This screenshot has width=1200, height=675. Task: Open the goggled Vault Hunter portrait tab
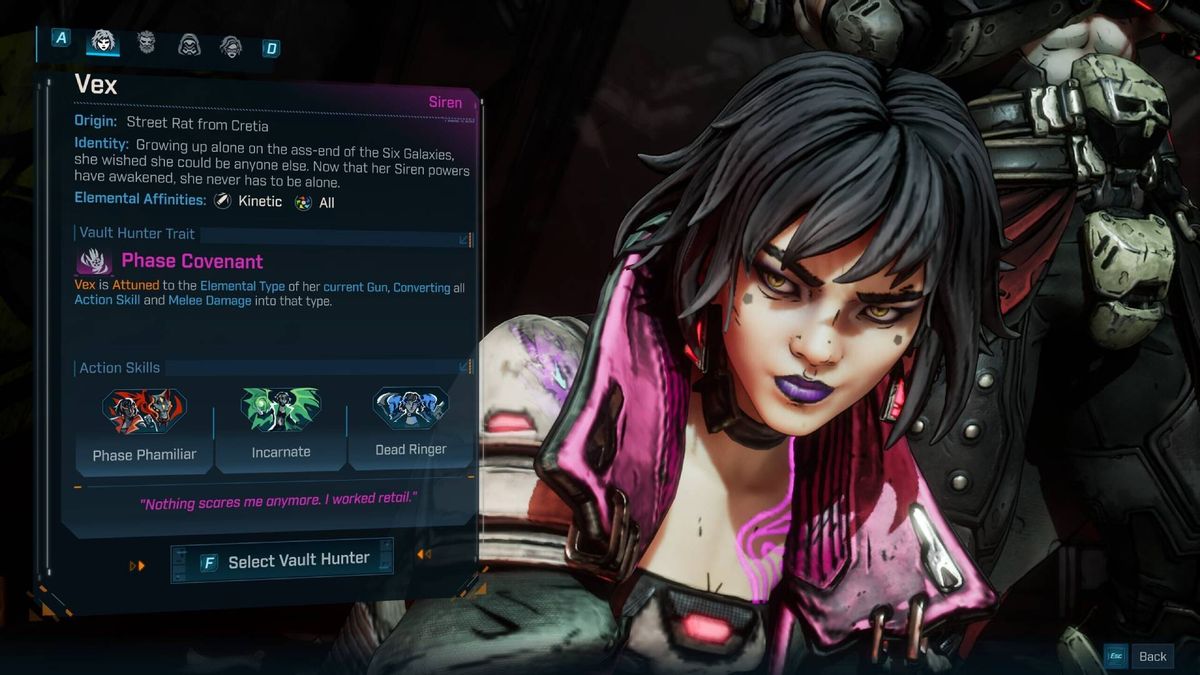[231, 45]
